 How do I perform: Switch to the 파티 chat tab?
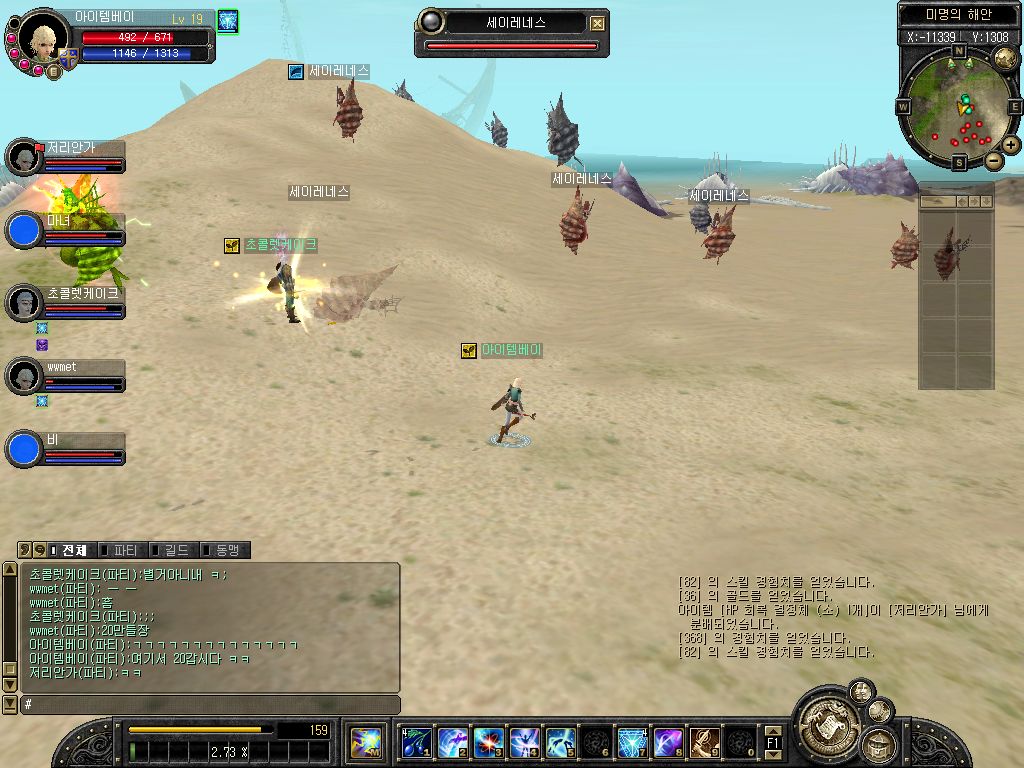pyautogui.click(x=121, y=550)
